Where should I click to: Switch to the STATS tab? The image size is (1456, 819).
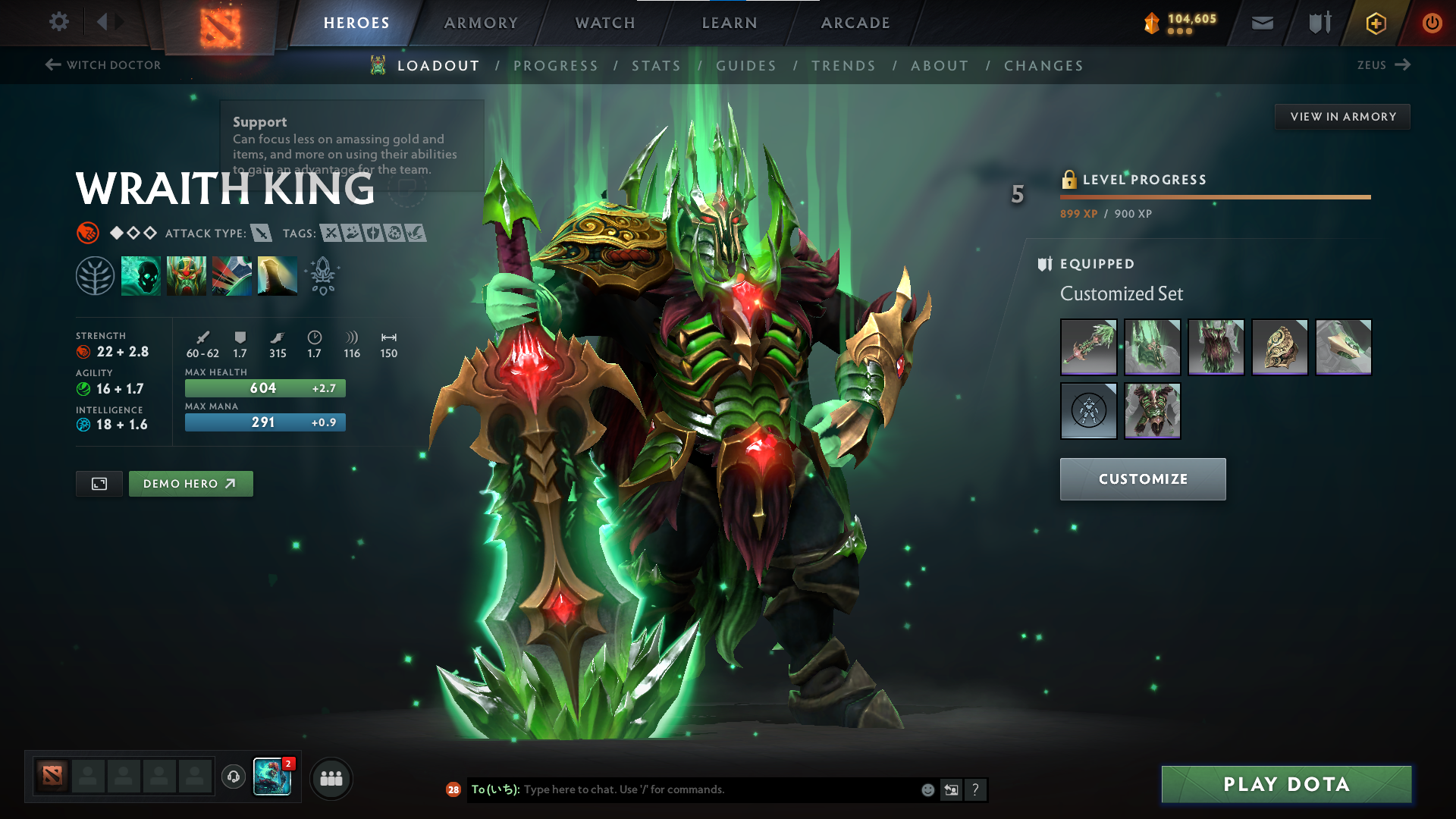pos(657,65)
